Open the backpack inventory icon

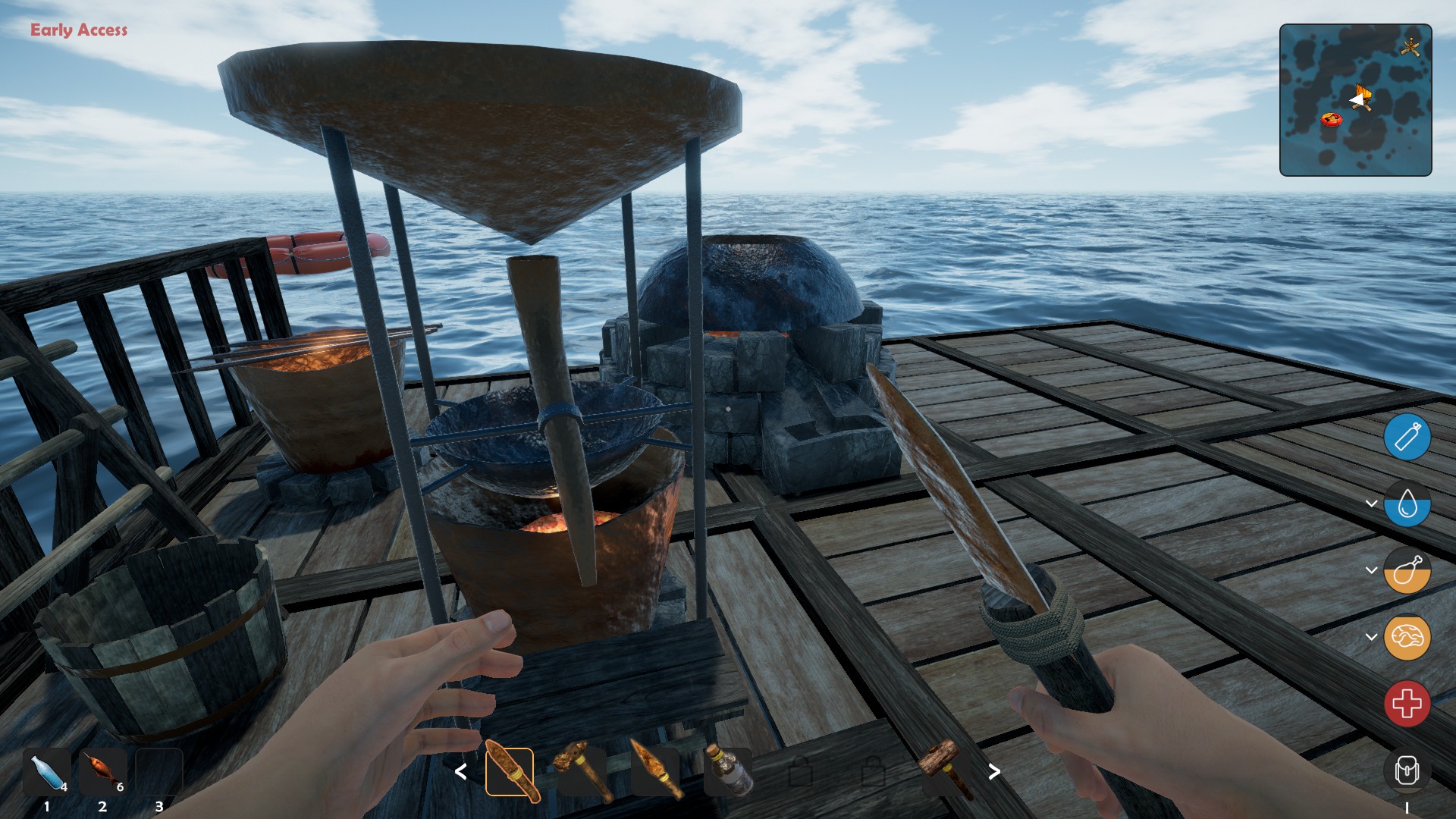click(x=1407, y=771)
